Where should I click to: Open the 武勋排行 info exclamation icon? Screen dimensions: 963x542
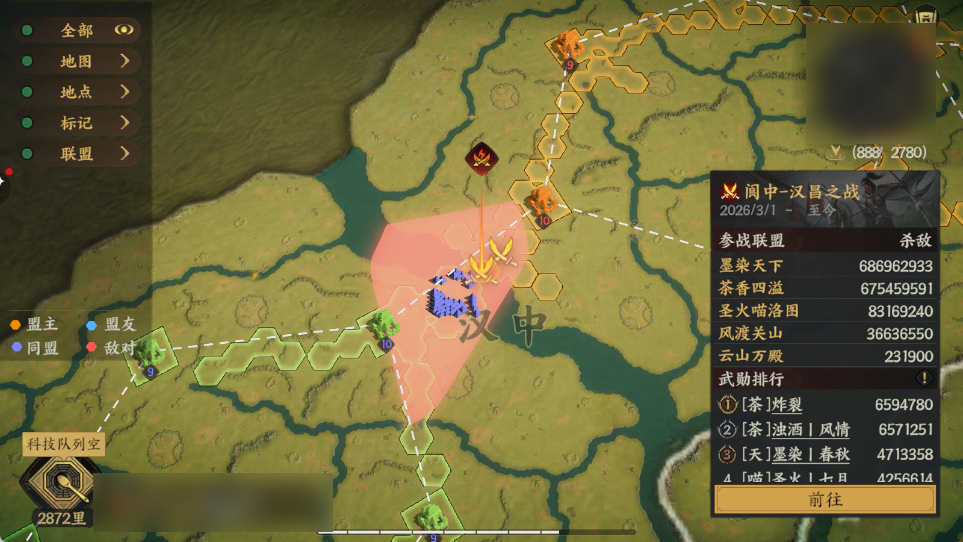[x=925, y=379]
